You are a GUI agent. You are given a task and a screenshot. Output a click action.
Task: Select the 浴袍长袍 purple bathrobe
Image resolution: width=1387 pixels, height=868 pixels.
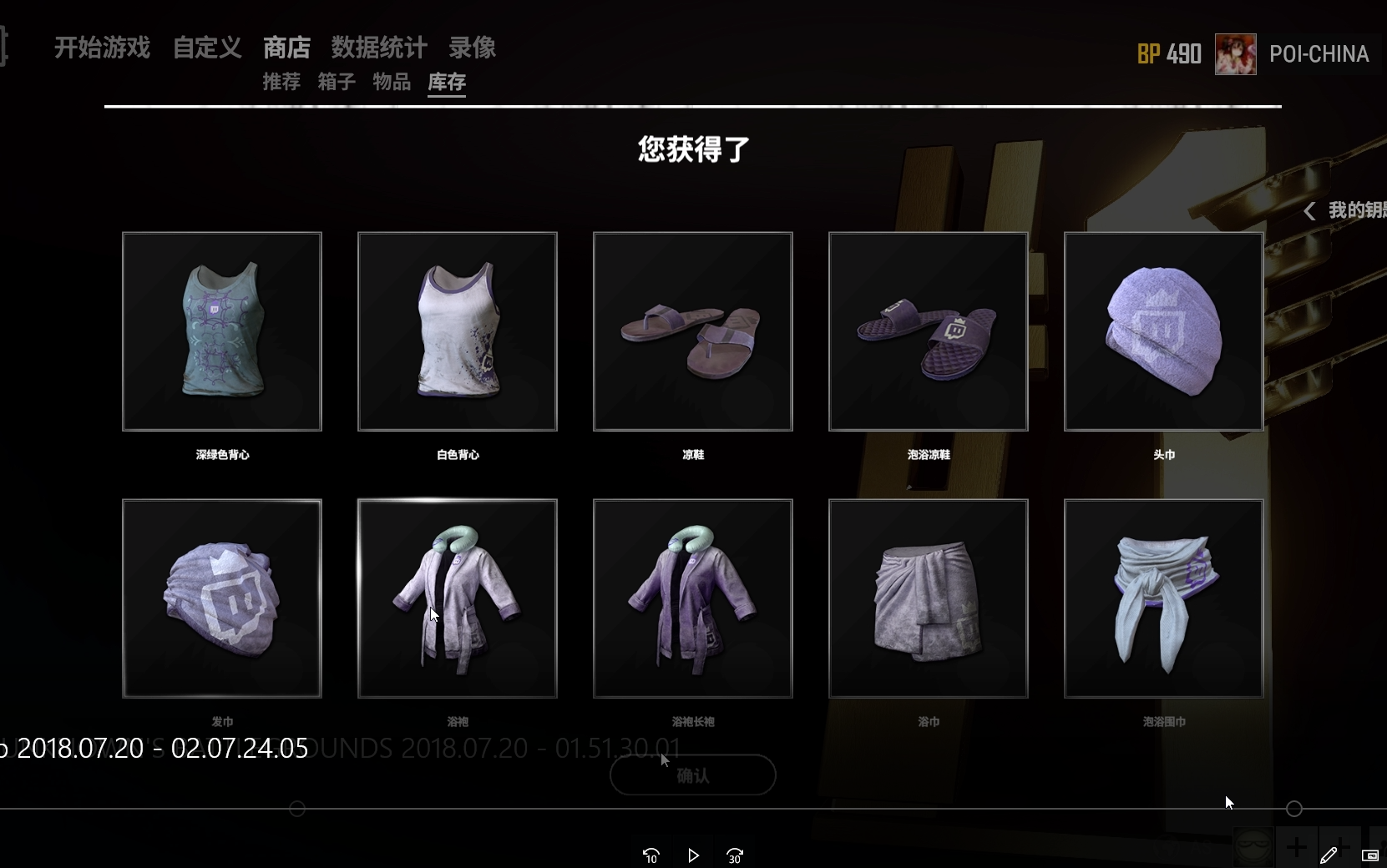pyautogui.click(x=693, y=598)
